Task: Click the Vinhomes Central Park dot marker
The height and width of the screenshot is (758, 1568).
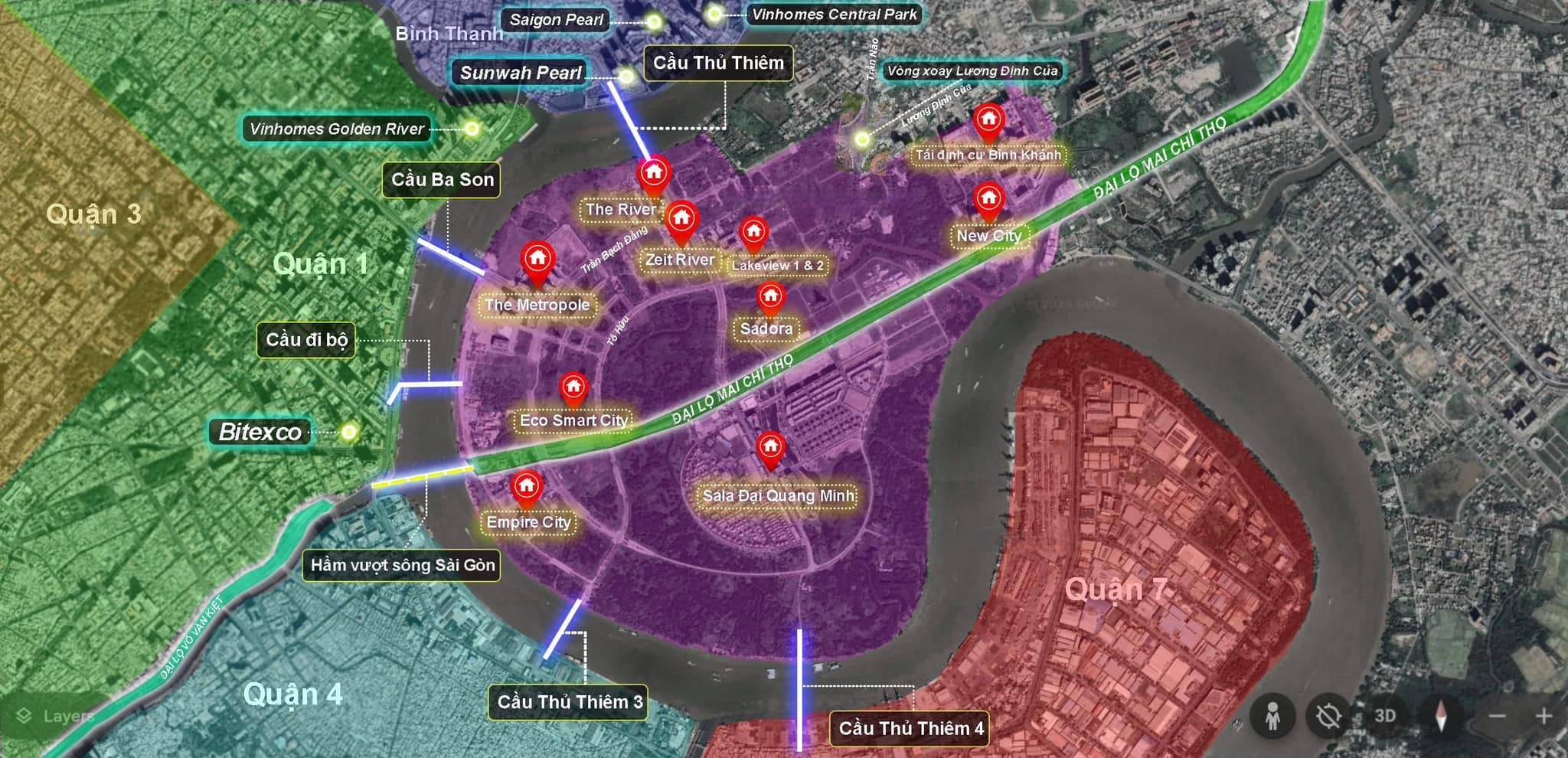Action: (x=714, y=14)
